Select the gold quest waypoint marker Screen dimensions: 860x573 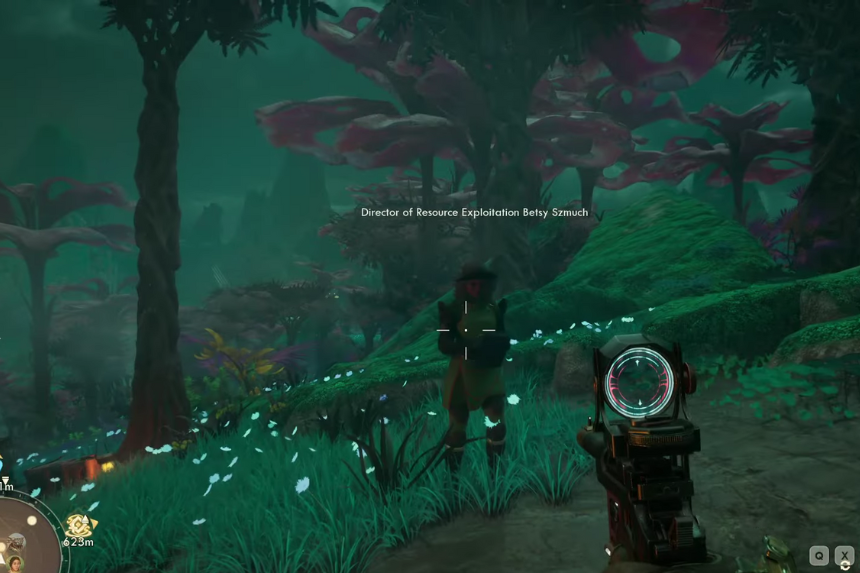(x=78, y=525)
